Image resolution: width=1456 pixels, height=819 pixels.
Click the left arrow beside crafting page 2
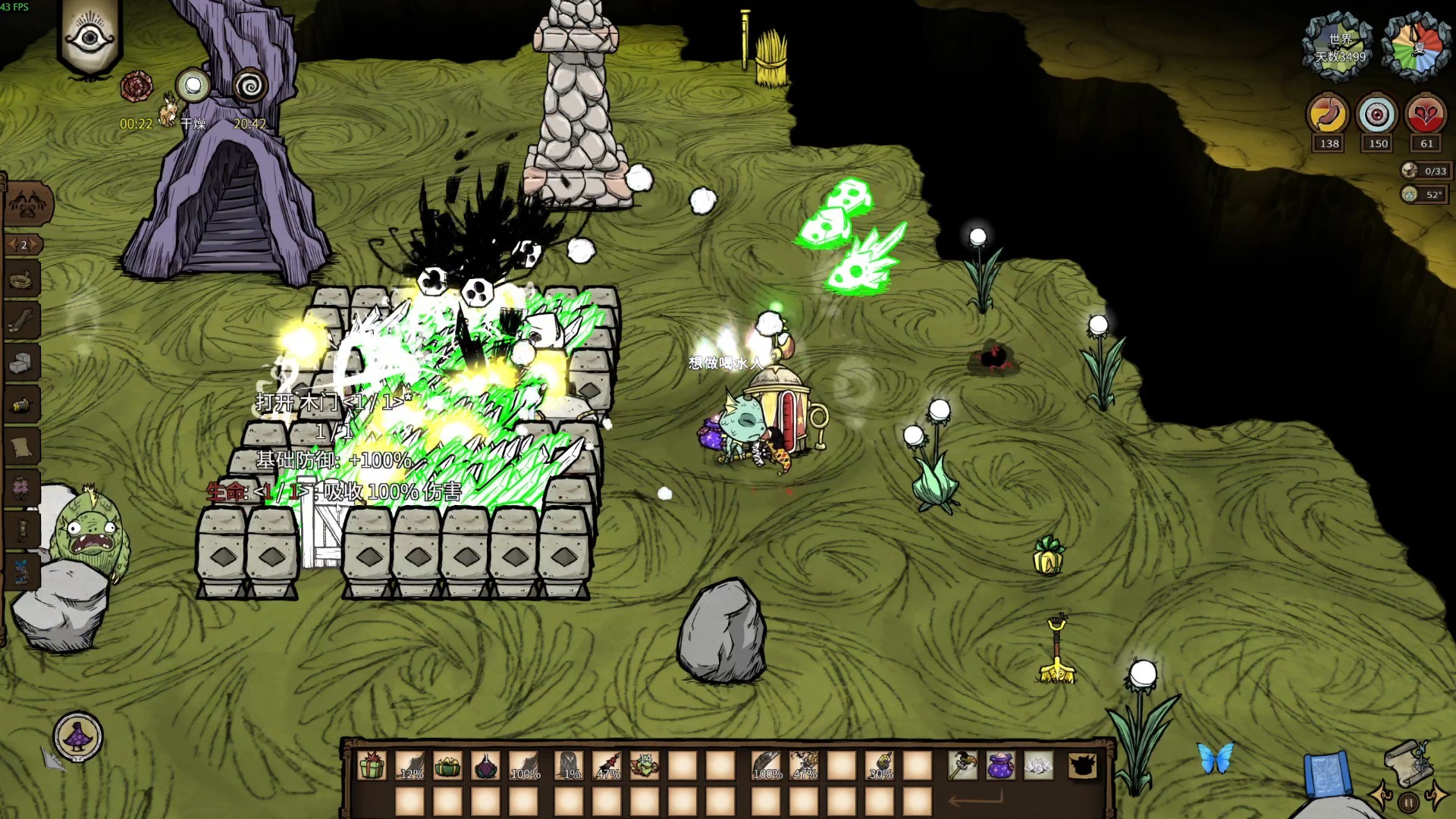(11, 244)
